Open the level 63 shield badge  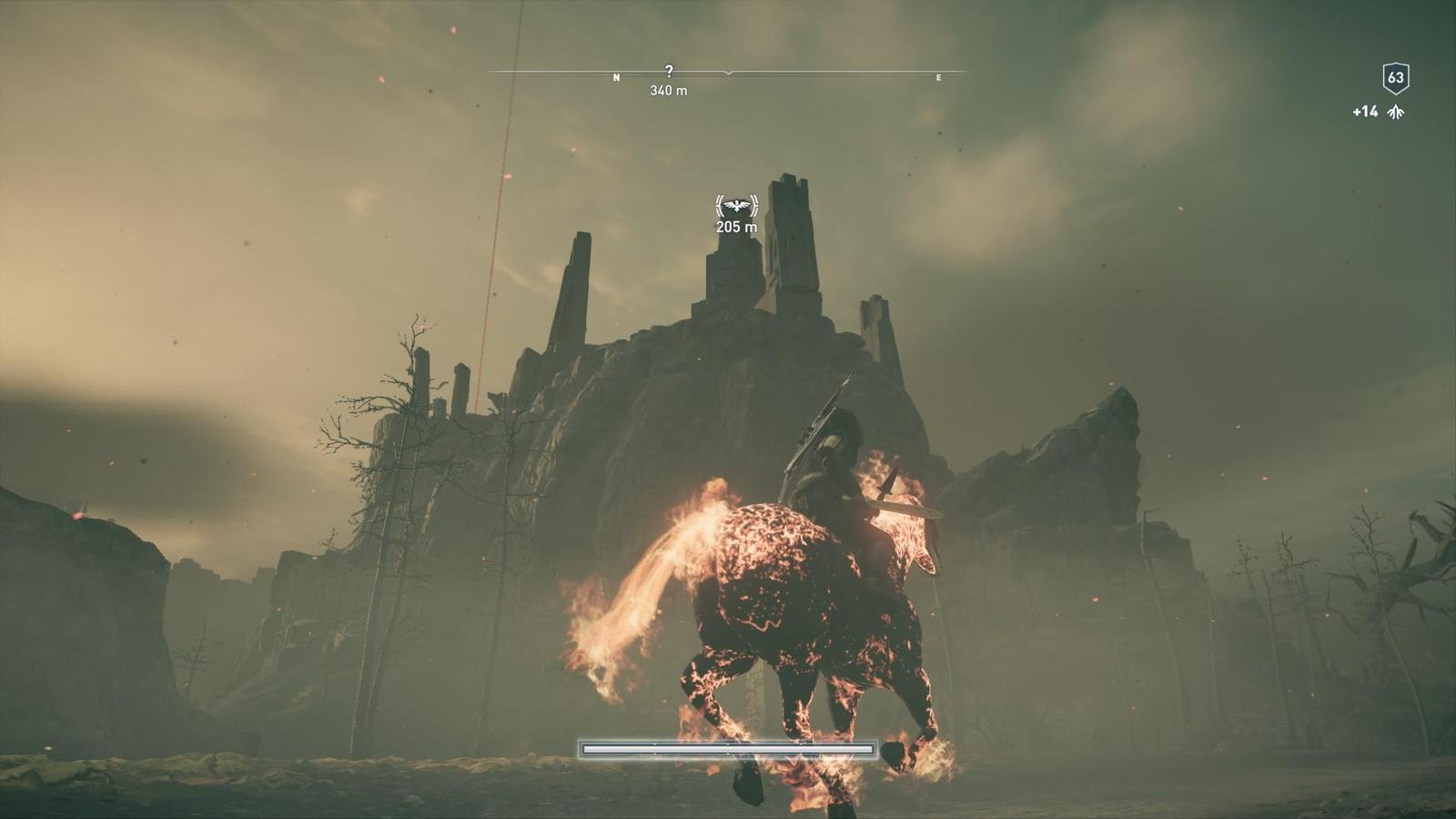1396,78
